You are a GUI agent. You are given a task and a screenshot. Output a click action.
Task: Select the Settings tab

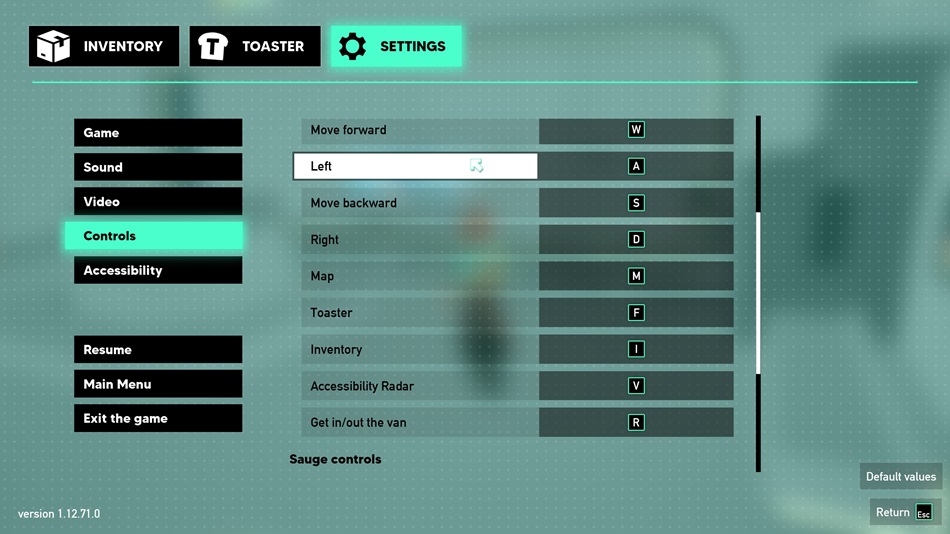(x=396, y=46)
